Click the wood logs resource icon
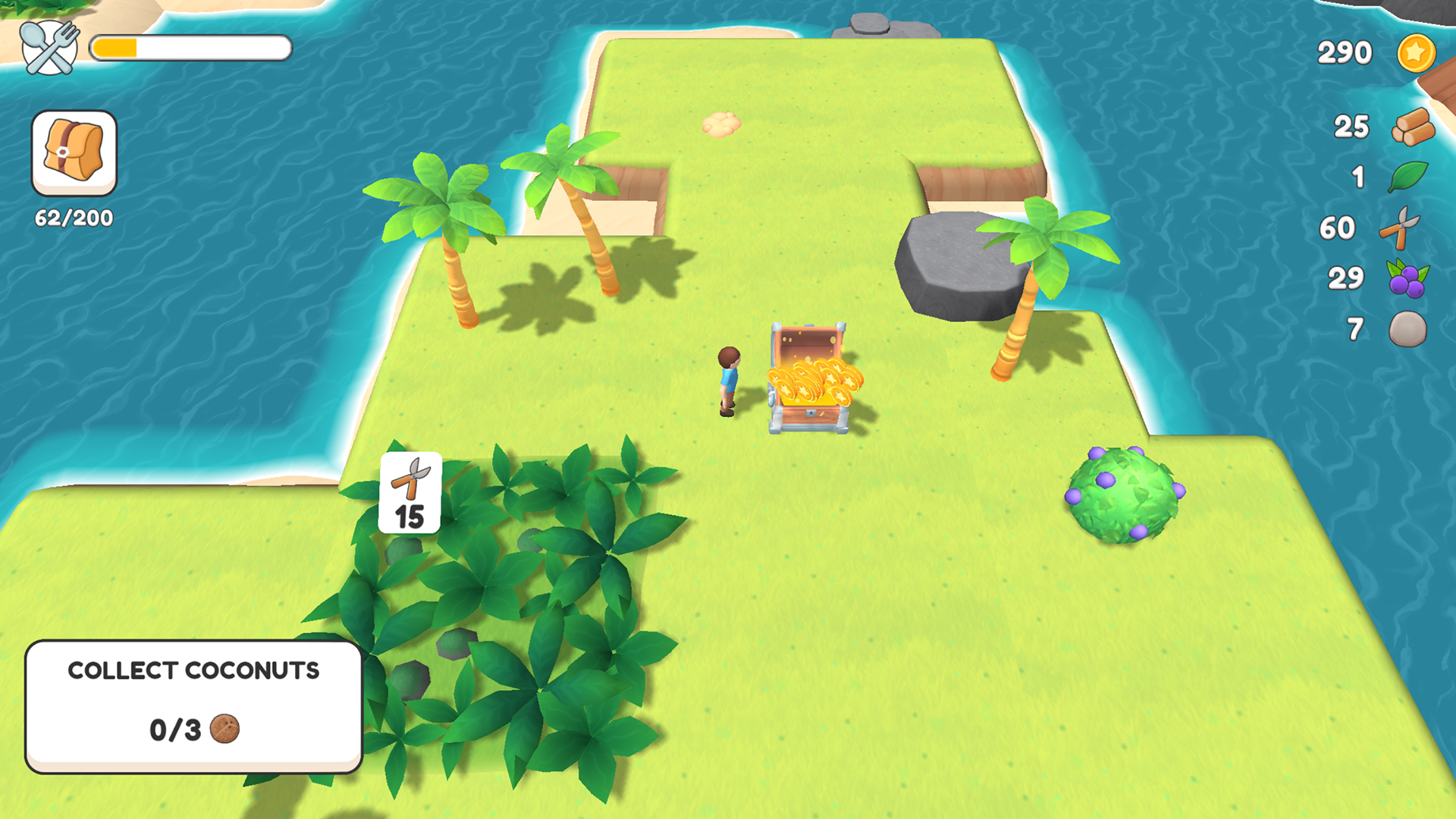 [1412, 127]
